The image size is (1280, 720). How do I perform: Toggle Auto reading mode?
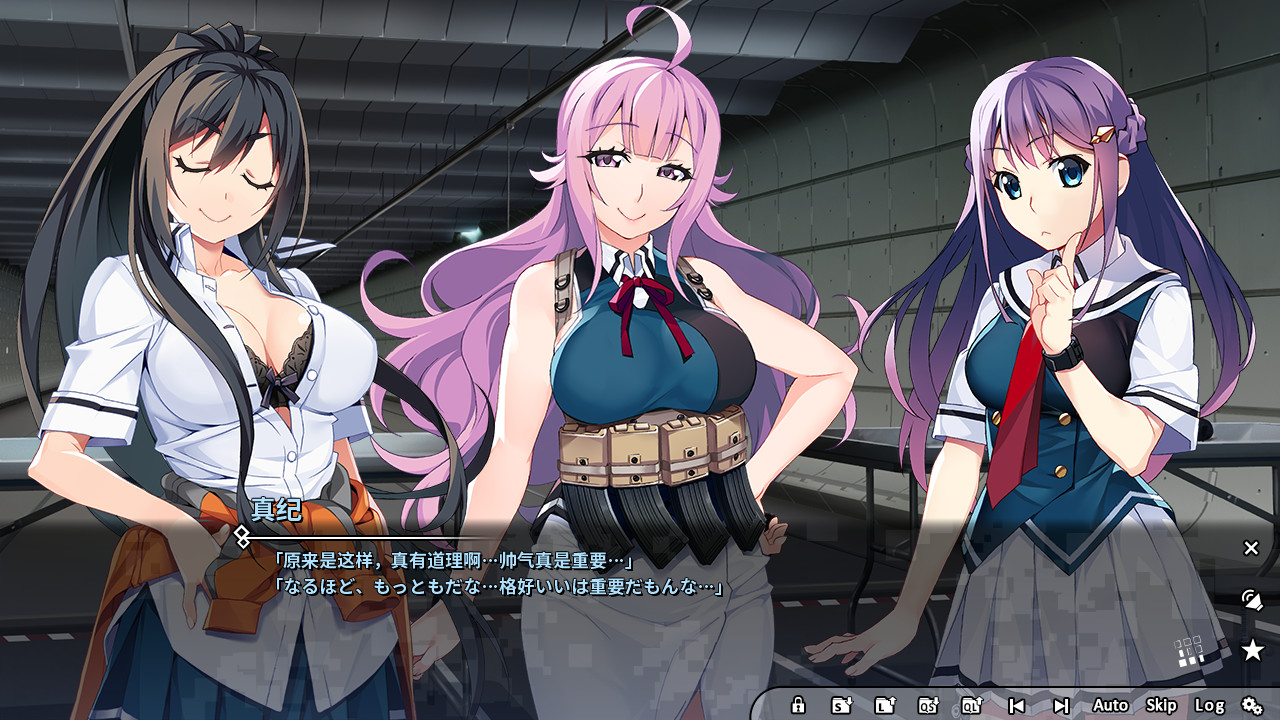point(1110,705)
